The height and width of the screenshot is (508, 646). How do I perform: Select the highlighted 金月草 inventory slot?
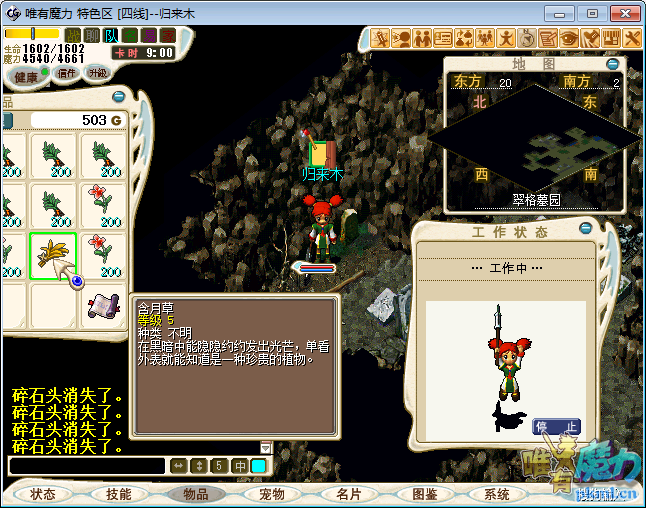click(54, 255)
